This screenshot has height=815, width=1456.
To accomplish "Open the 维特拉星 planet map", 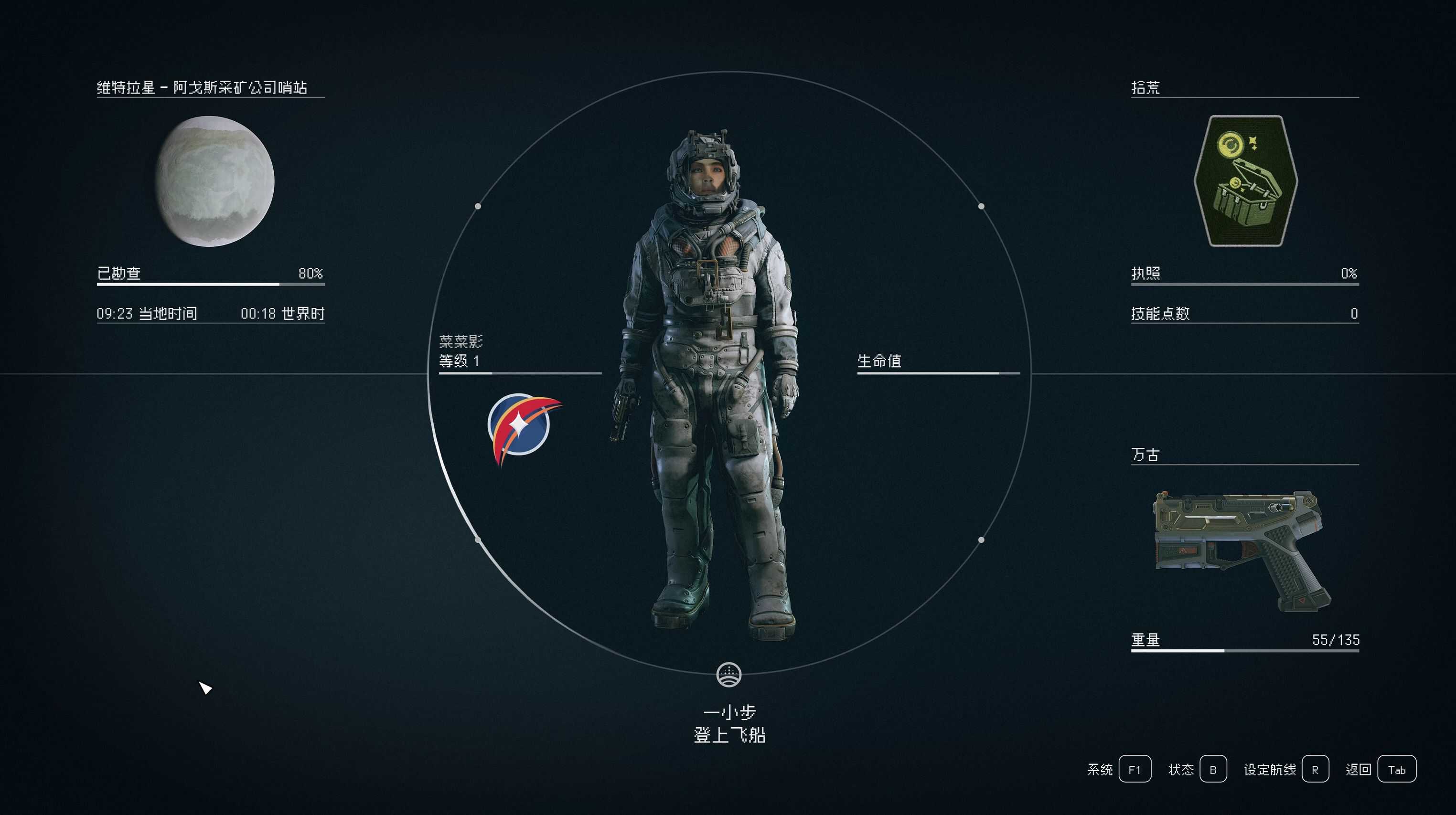I will pyautogui.click(x=215, y=181).
